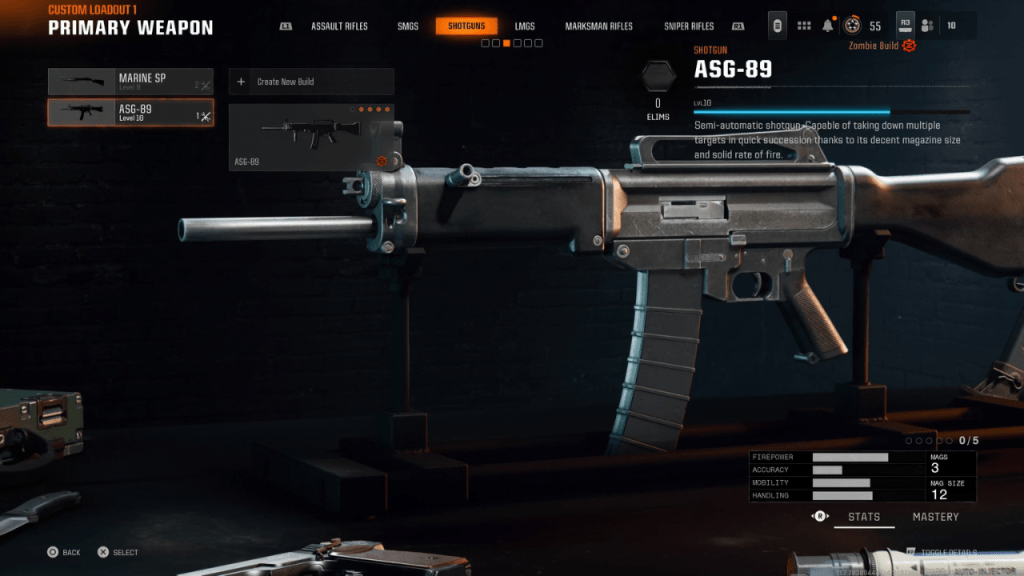Open the grid menu icon
Screen dimensions: 1024x576
pos(804,26)
